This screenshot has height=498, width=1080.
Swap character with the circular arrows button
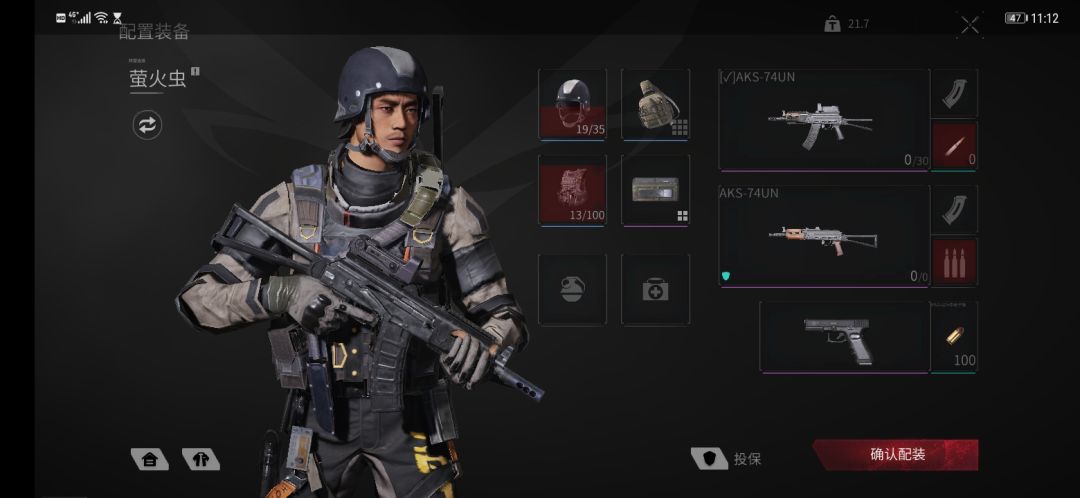click(x=147, y=125)
